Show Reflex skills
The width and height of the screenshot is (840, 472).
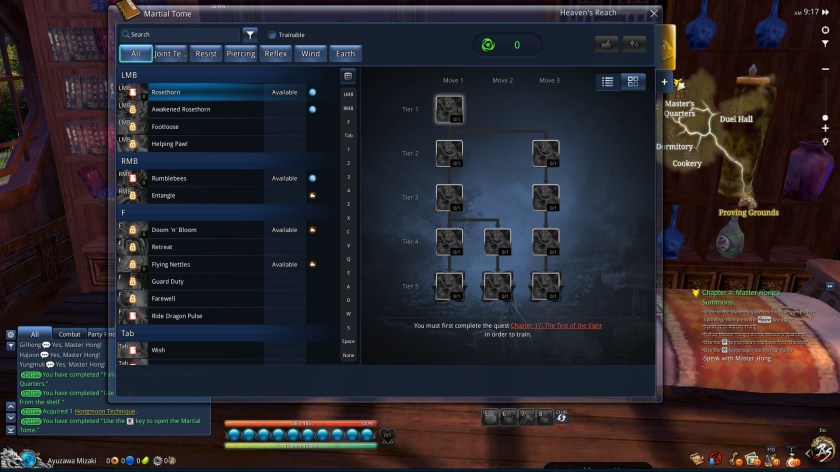click(x=276, y=54)
